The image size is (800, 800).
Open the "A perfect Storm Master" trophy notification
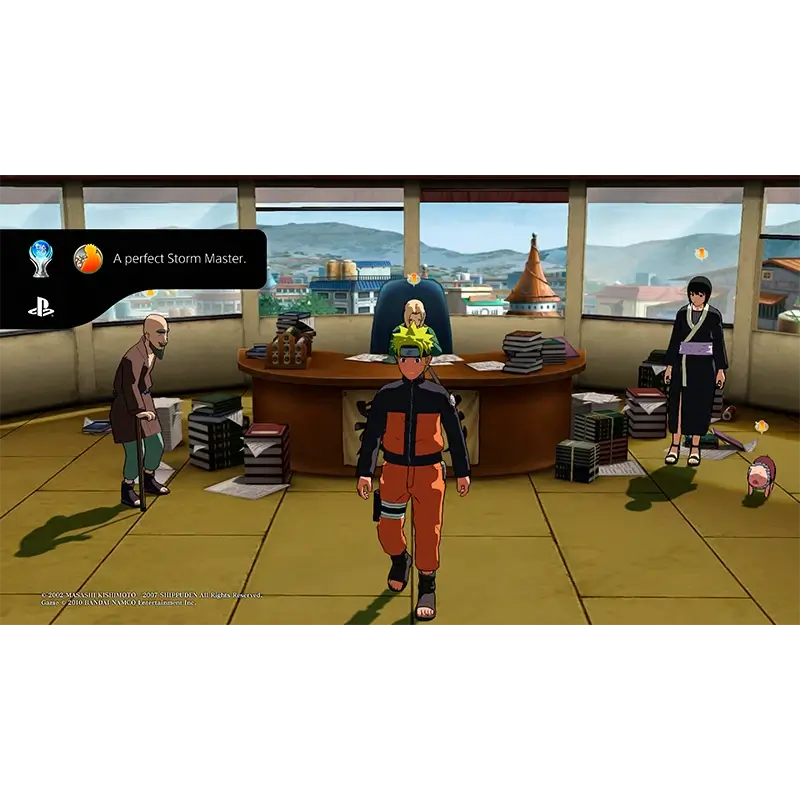pos(178,259)
